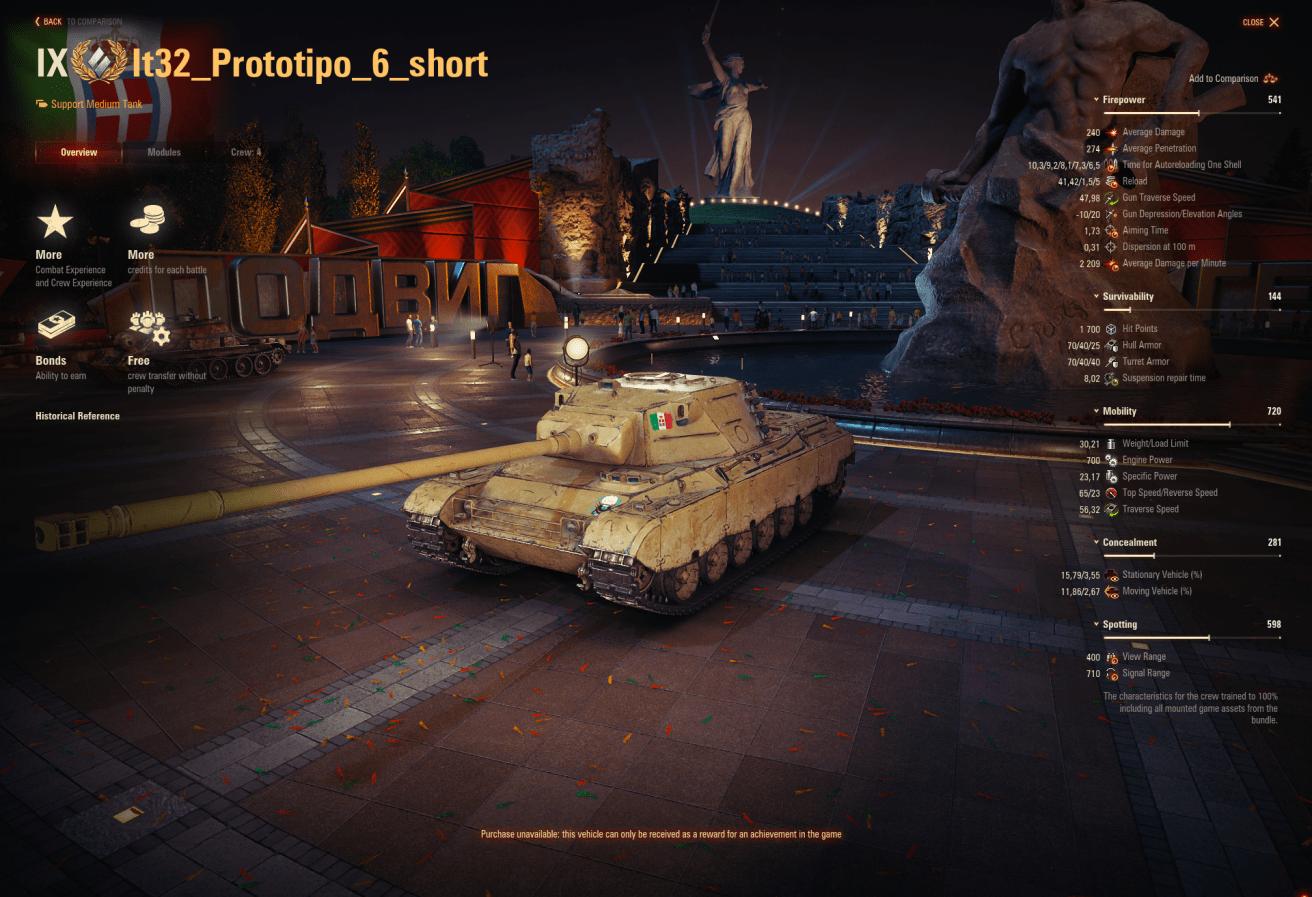Click the star More Combat Experience icon

(x=55, y=221)
